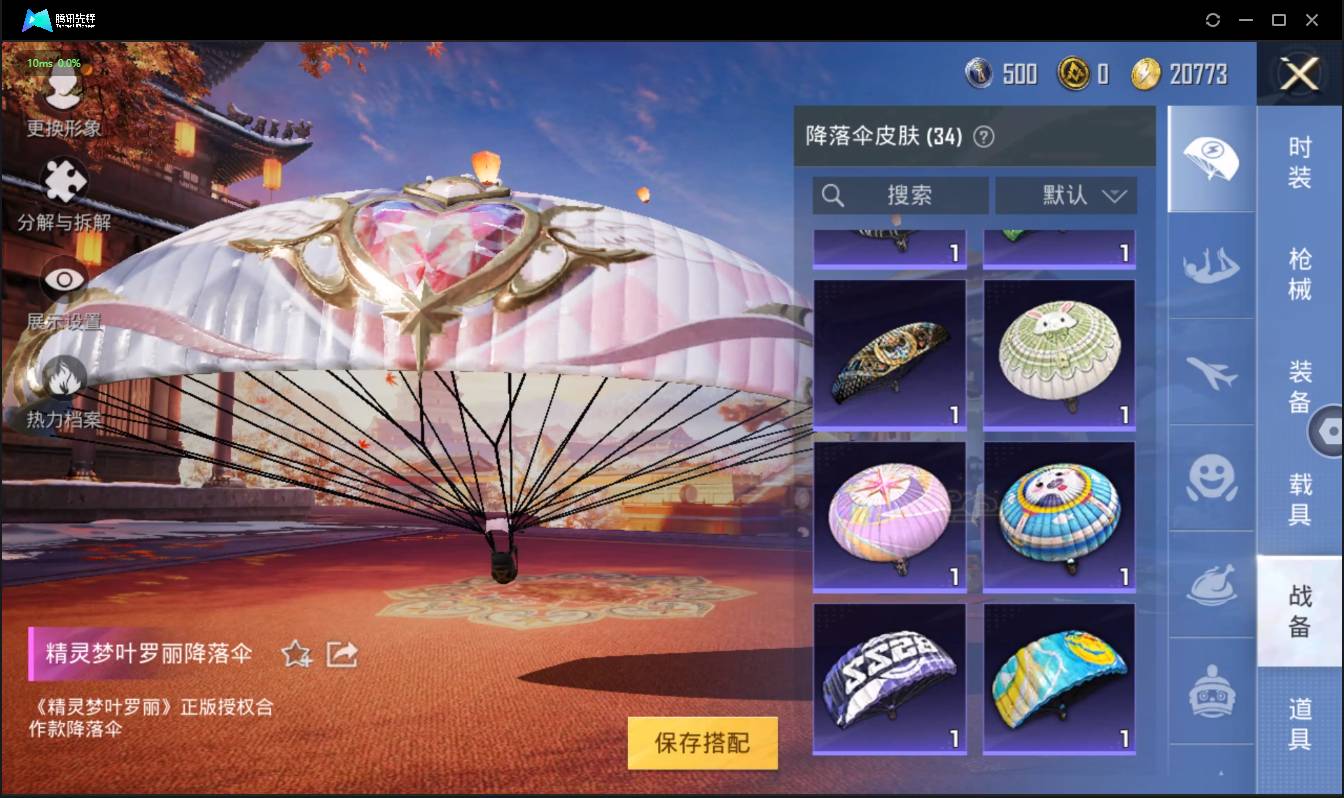
Task: Share the parachute using the share icon
Action: click(342, 651)
